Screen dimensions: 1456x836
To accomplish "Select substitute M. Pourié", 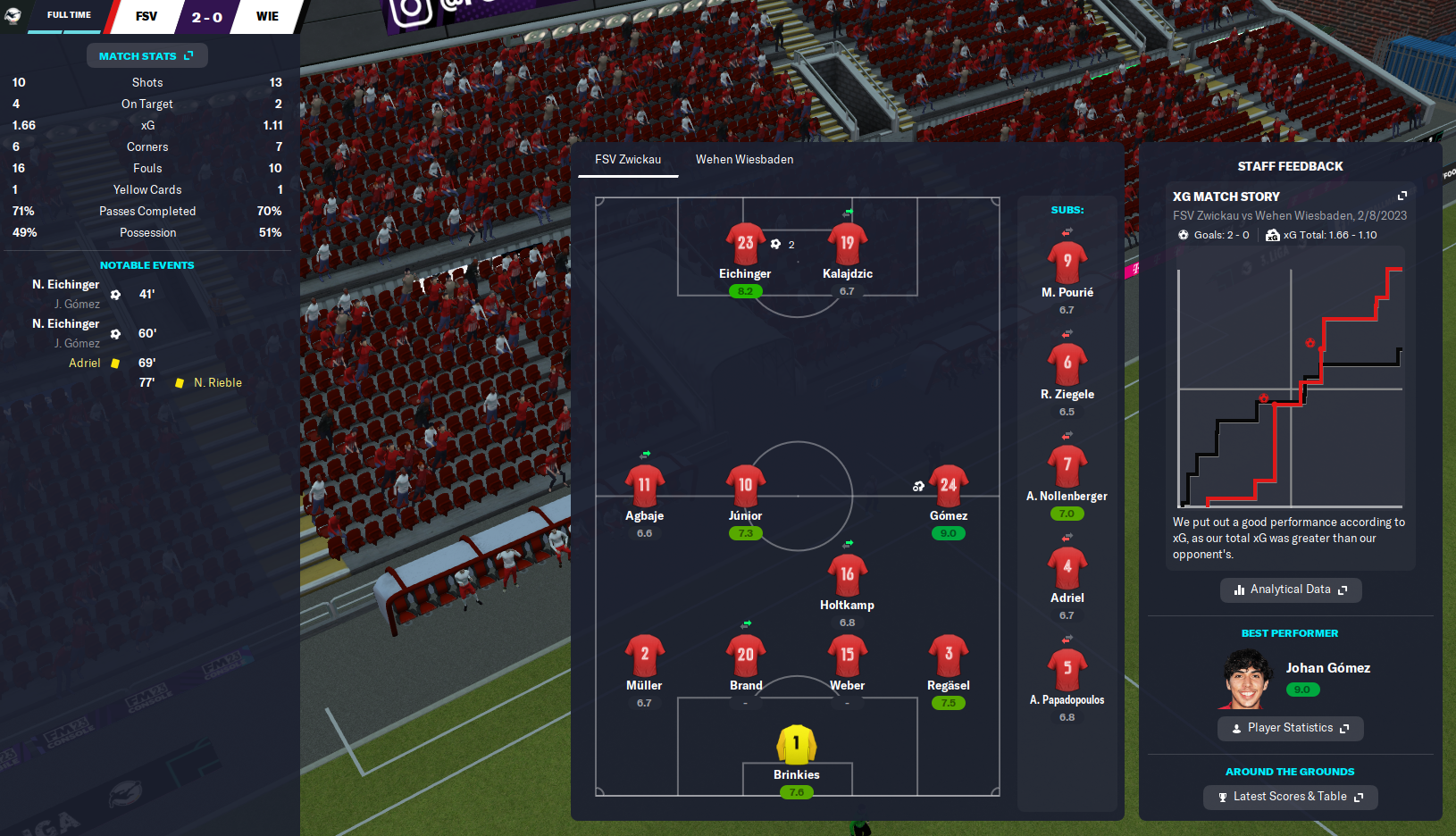I will [x=1067, y=263].
